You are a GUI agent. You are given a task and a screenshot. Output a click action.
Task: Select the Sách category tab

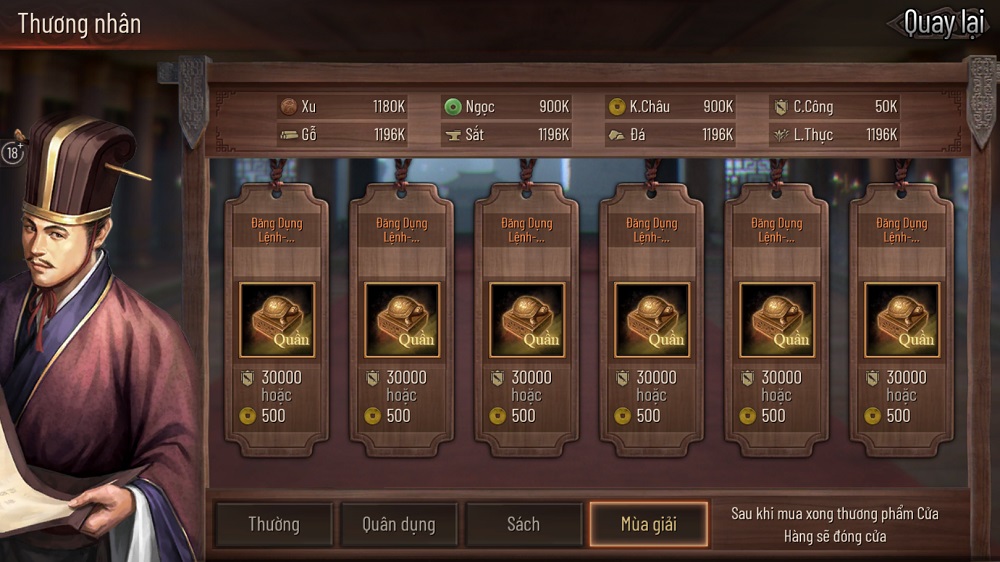click(523, 525)
